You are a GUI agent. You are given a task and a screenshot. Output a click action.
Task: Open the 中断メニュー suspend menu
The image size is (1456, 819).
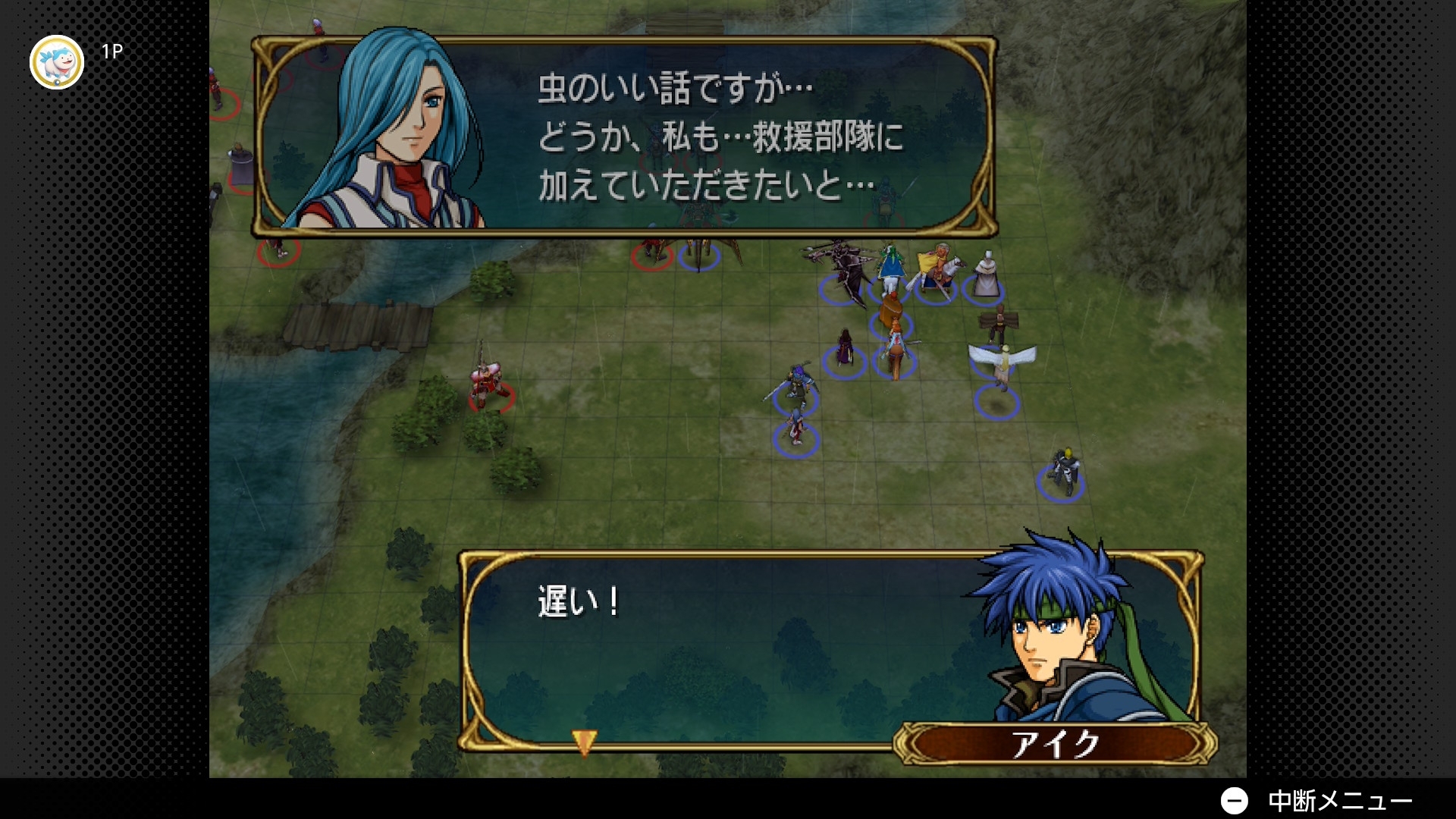coord(1316,801)
